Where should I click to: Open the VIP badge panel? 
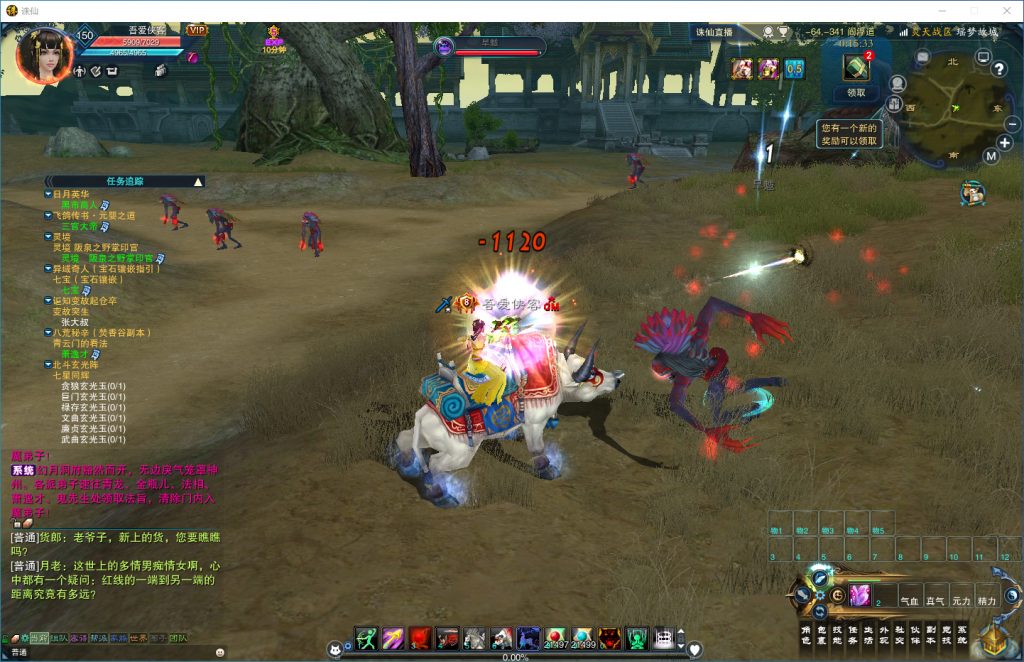click(197, 31)
